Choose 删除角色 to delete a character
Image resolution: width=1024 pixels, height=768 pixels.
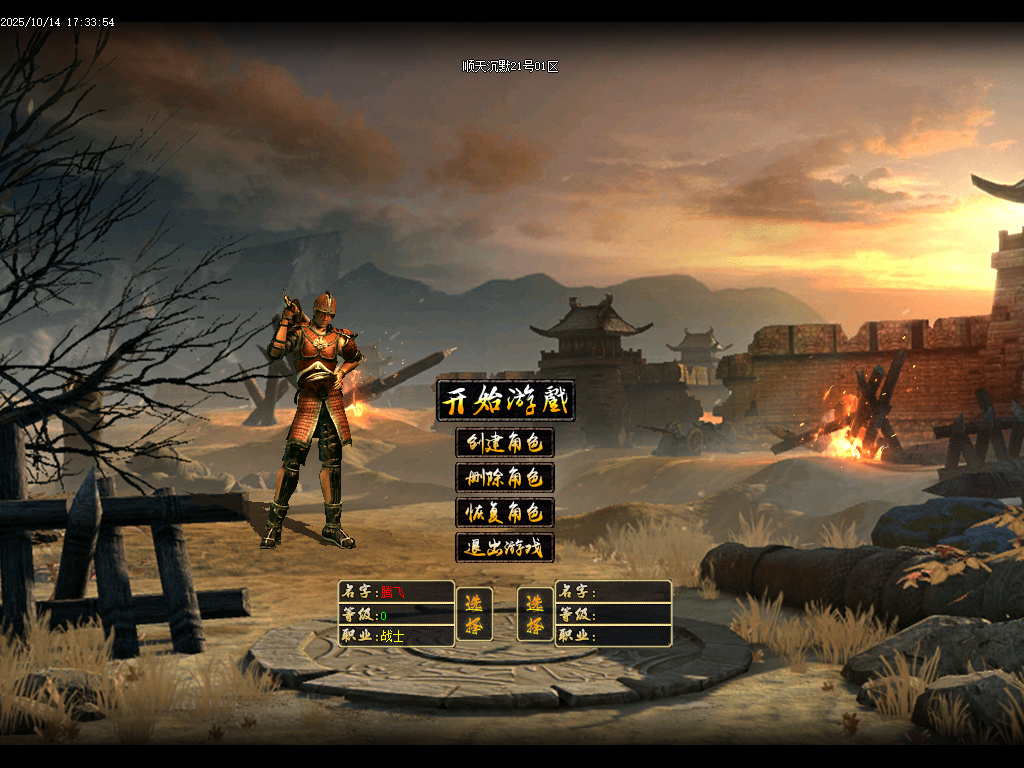pos(505,478)
